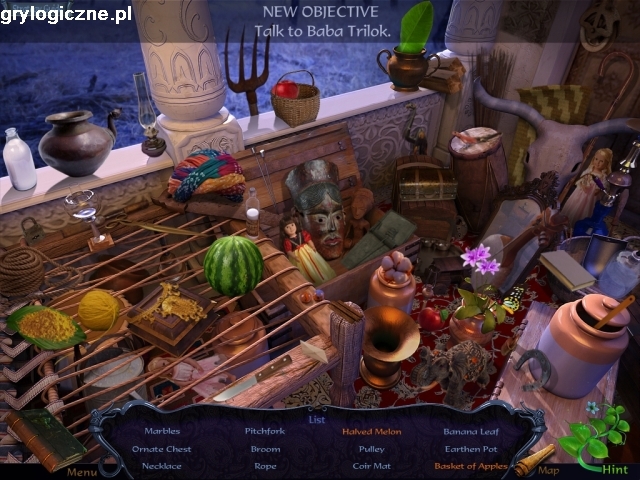Click the grylogiczne.pl watermark link

[x=66, y=13]
